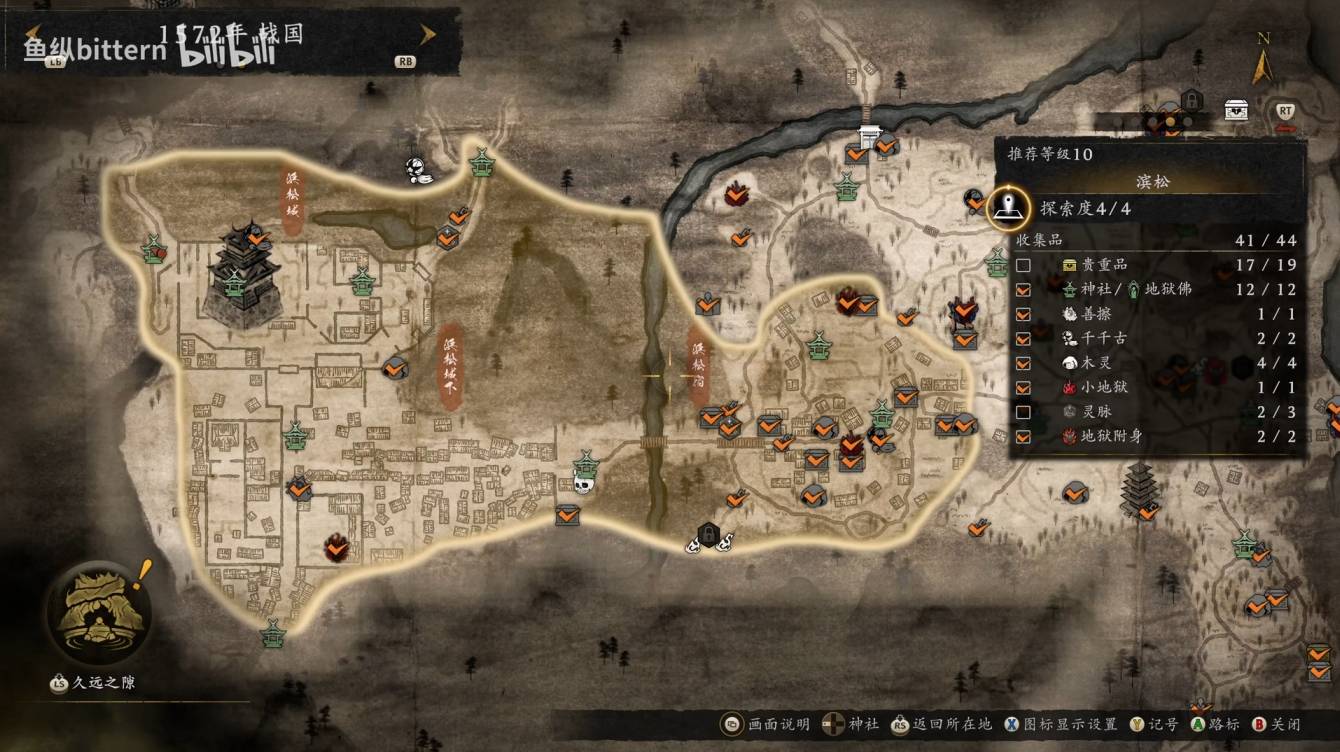Switch to the previous era with left arrow
The width and height of the screenshot is (1340, 752).
pos(37,35)
